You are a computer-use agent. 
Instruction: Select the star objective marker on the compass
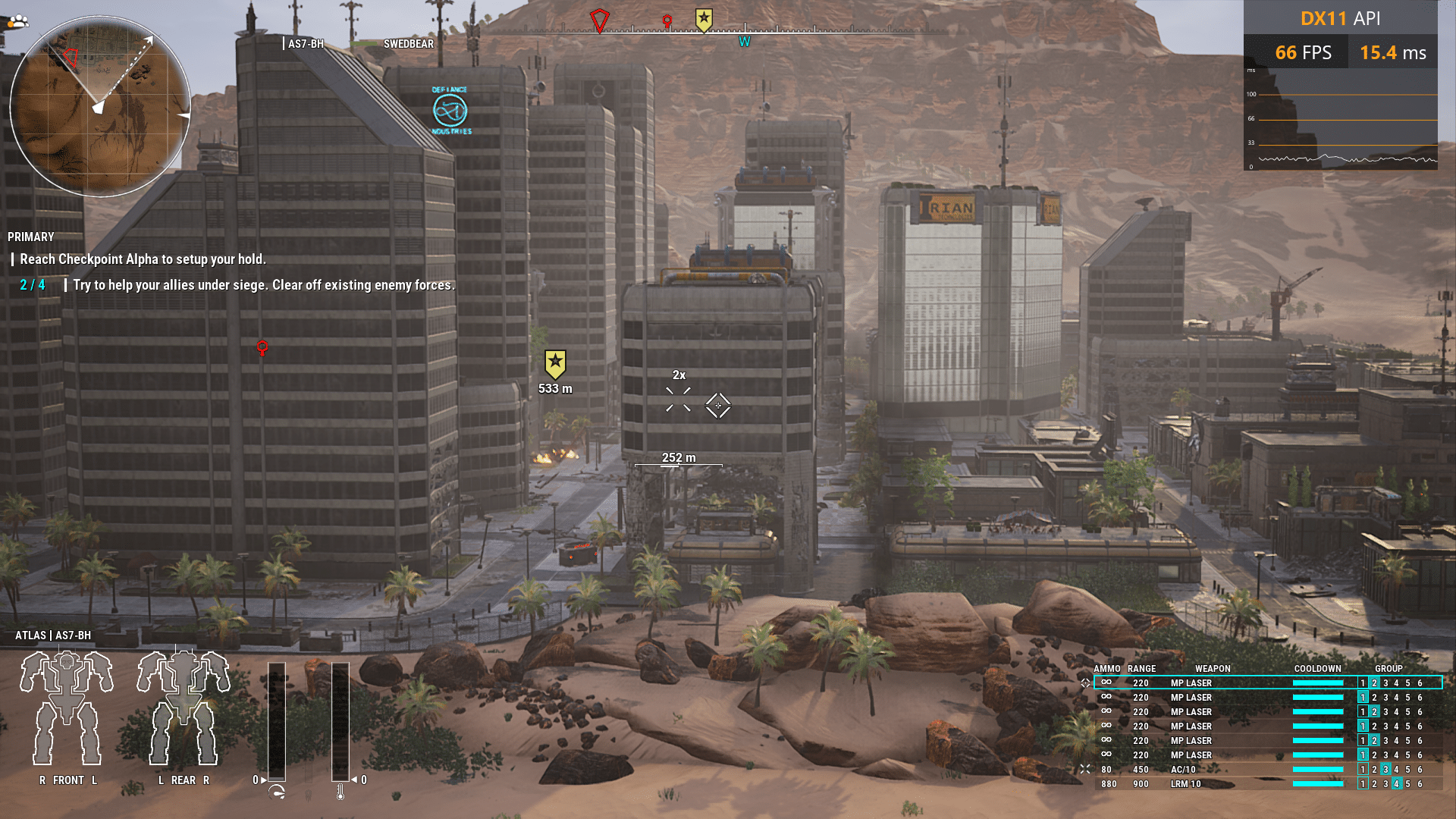(704, 20)
